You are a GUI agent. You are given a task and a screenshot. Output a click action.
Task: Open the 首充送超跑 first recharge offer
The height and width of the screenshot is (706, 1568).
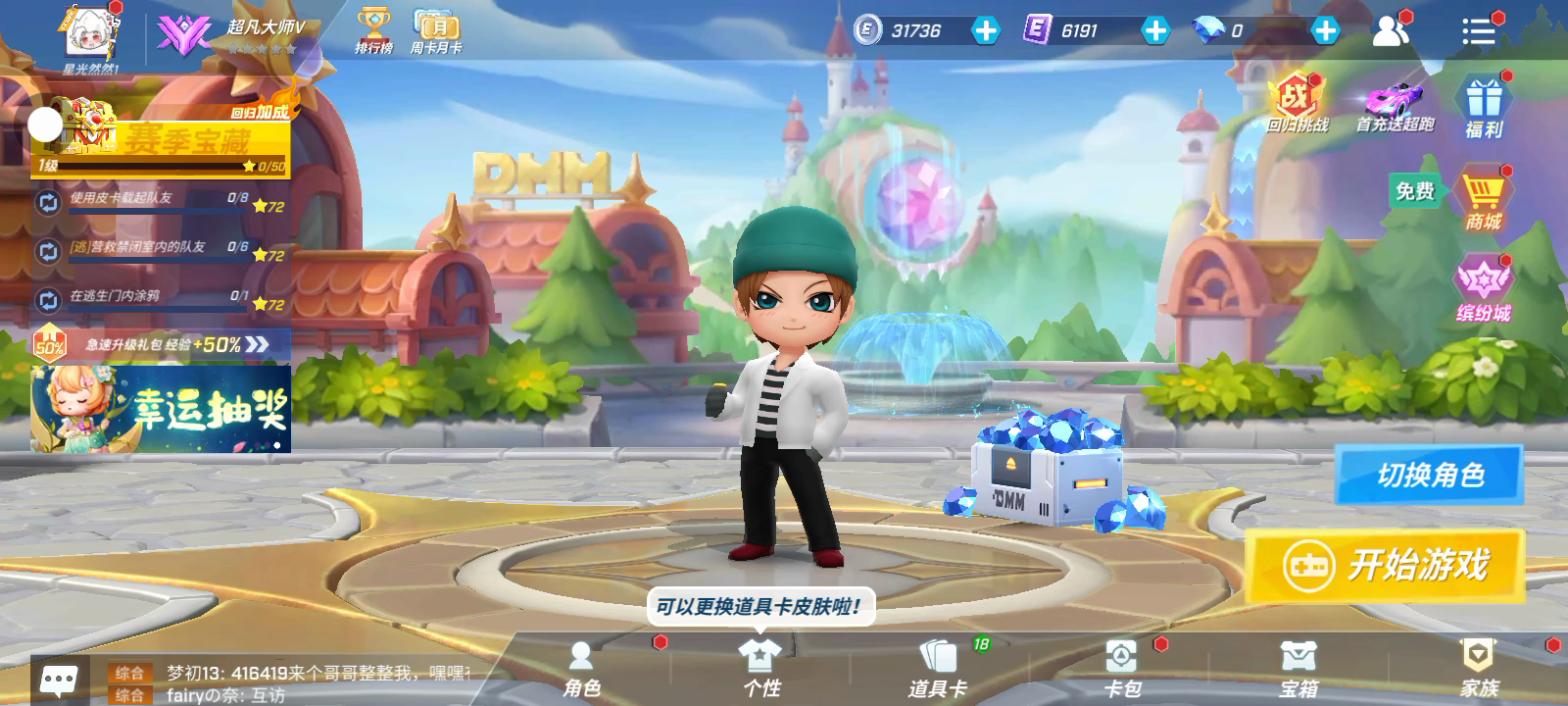point(1395,107)
